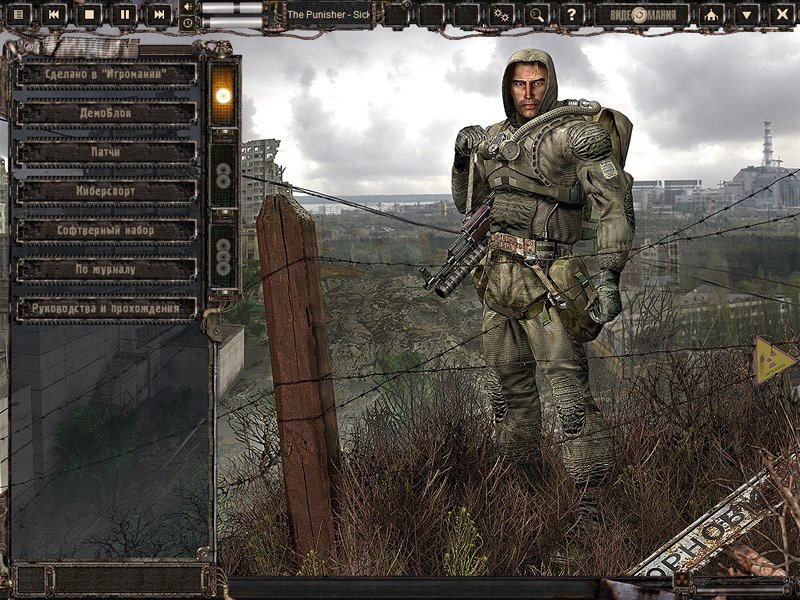800x600 pixels.
Task: Open the Видеомания section
Action: [x=641, y=14]
